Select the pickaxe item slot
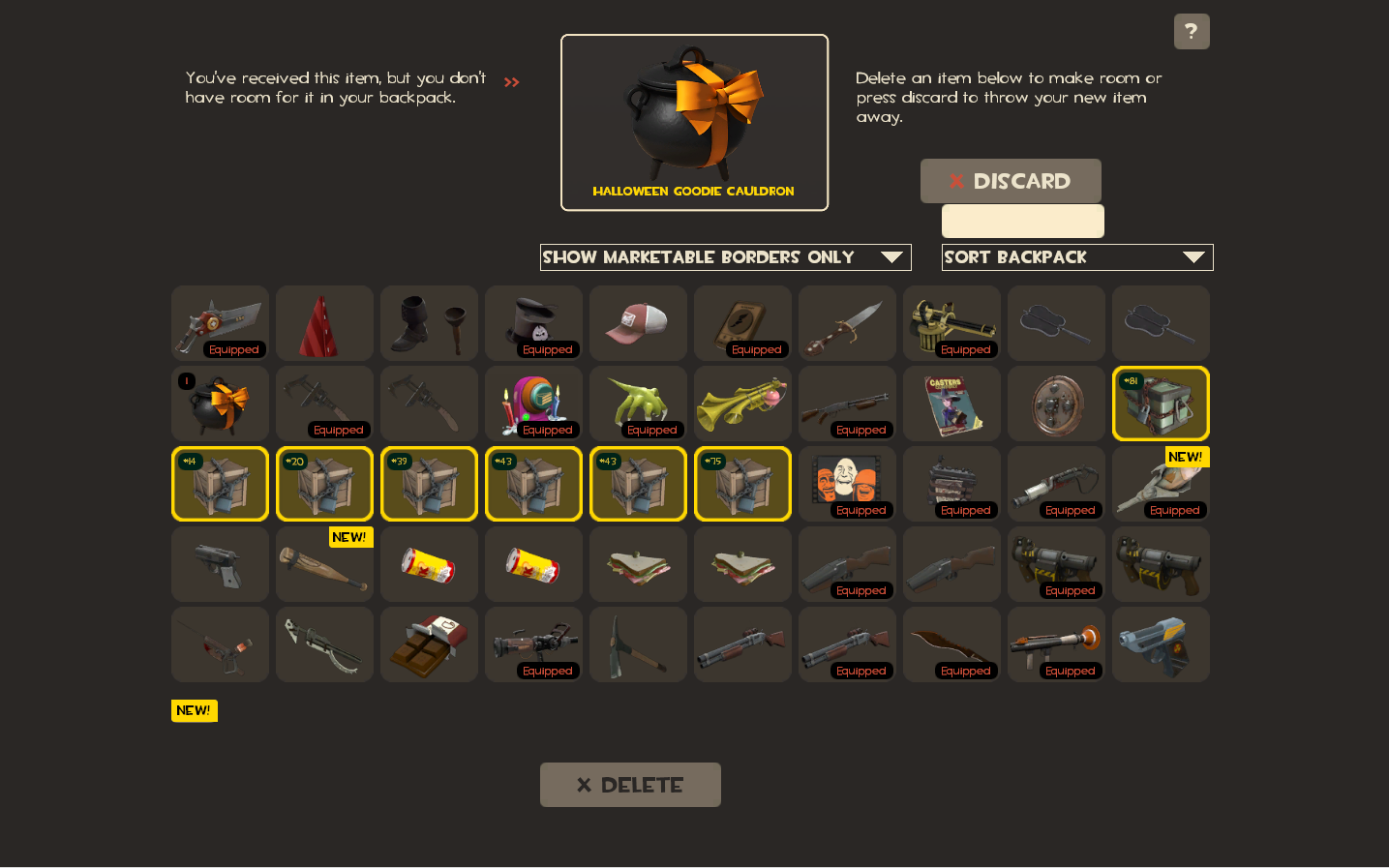The width and height of the screenshot is (1389, 868). coord(638,644)
